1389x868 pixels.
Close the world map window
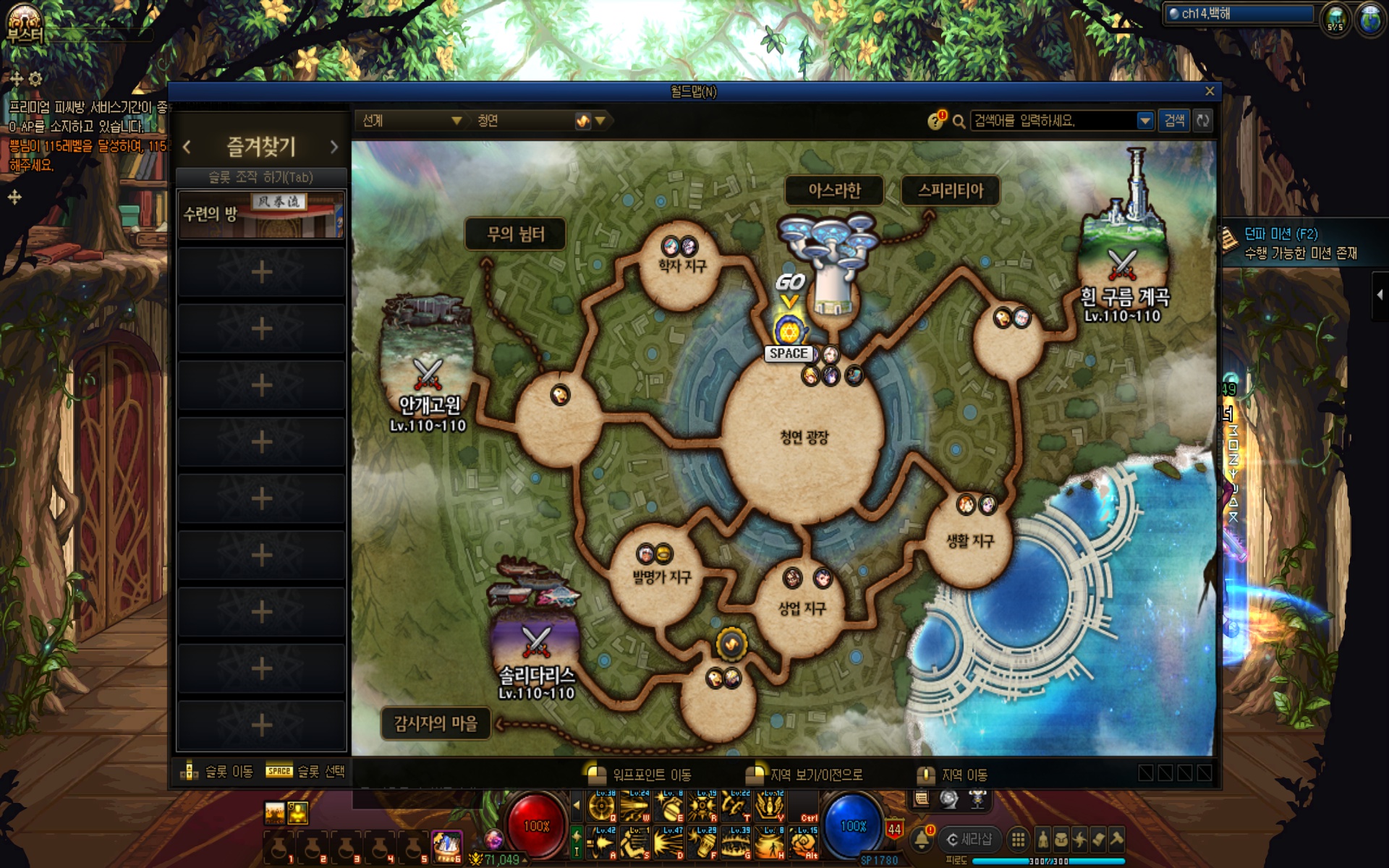(x=1210, y=91)
